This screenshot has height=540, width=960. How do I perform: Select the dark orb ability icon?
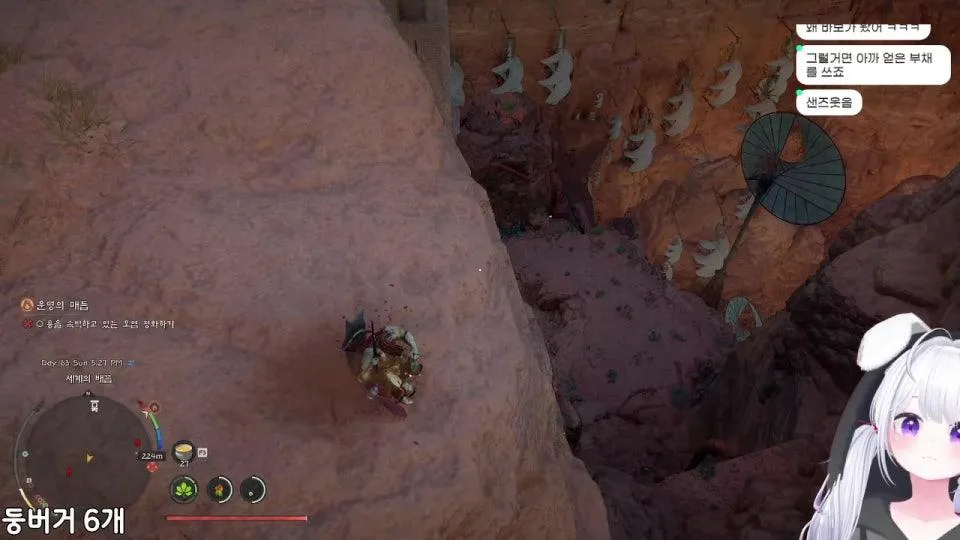pyautogui.click(x=253, y=489)
